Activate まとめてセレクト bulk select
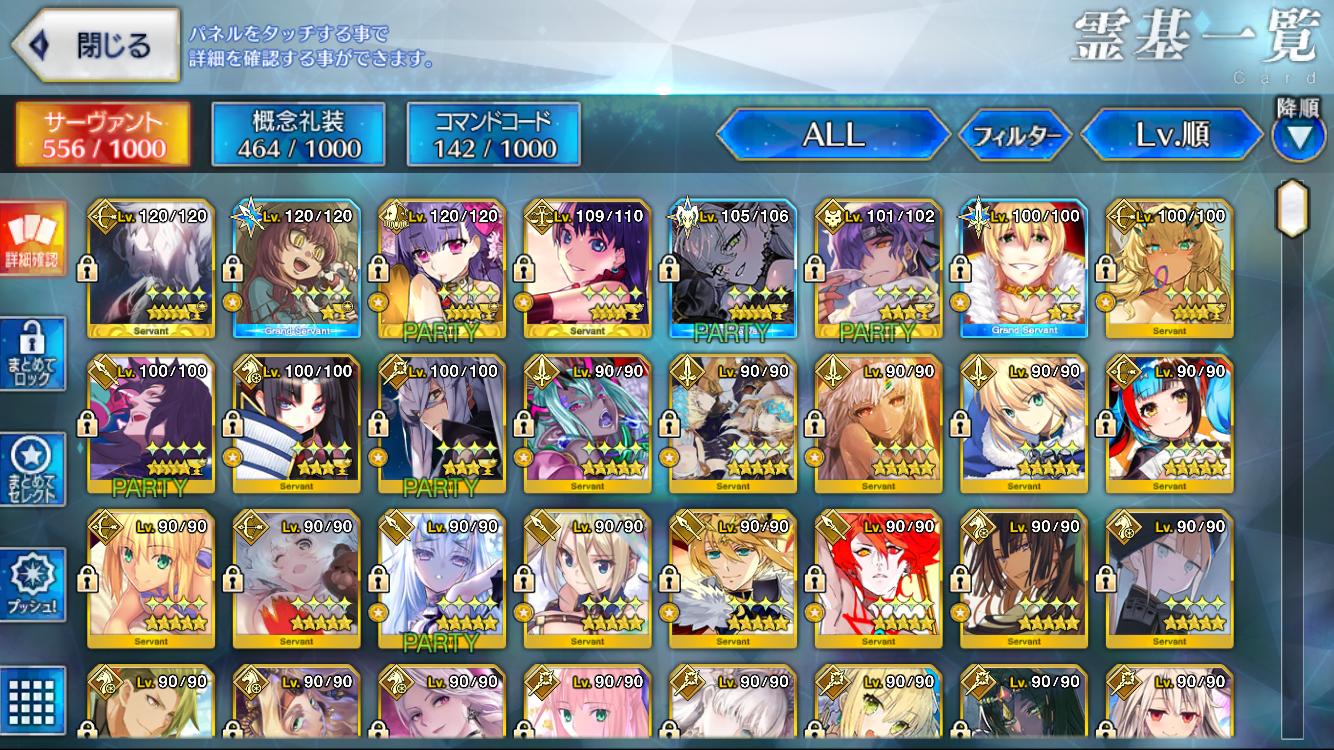The image size is (1334, 750). pos(33,470)
